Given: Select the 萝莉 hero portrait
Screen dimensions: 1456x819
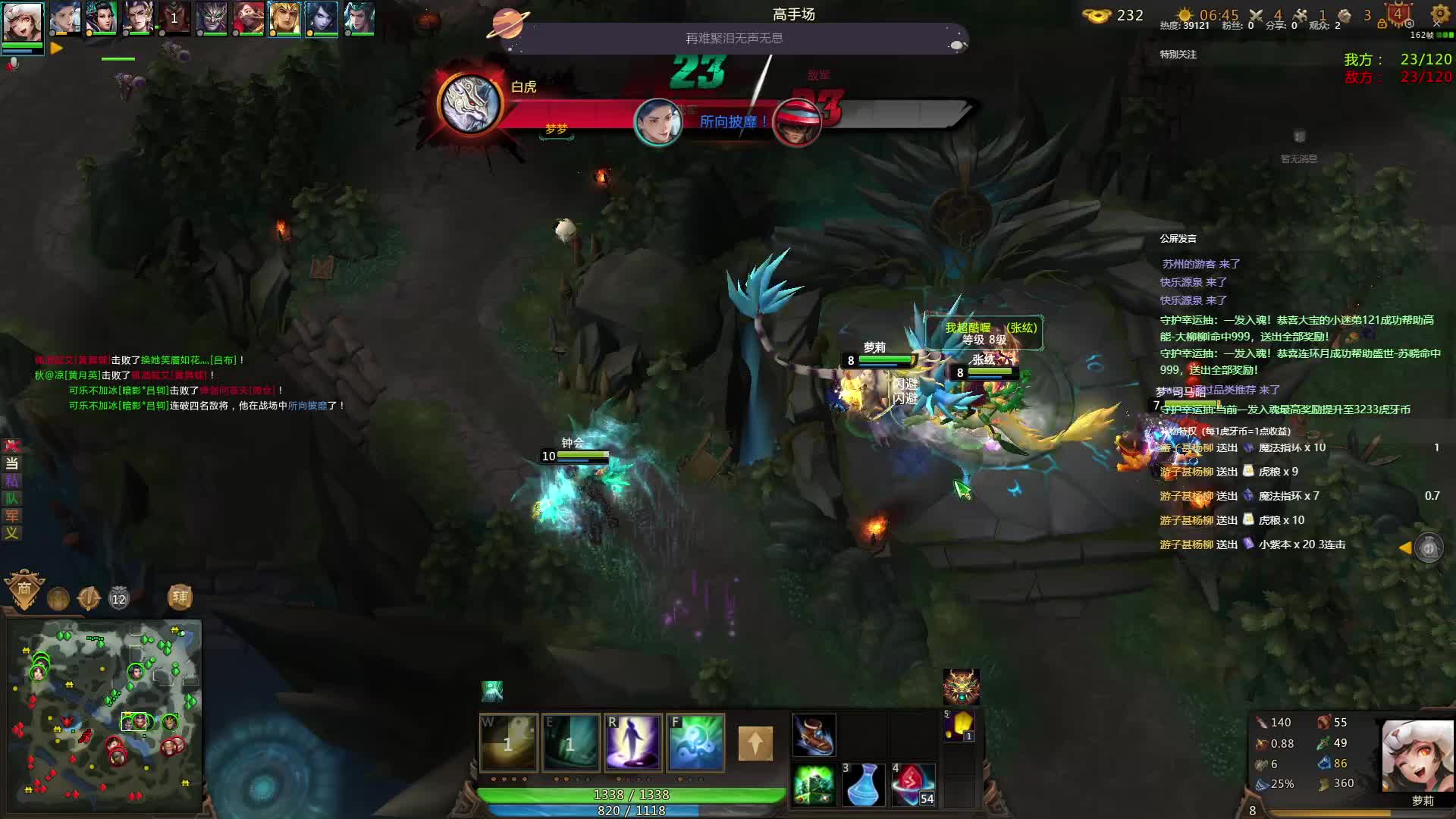Looking at the screenshot, I should [x=1417, y=757].
